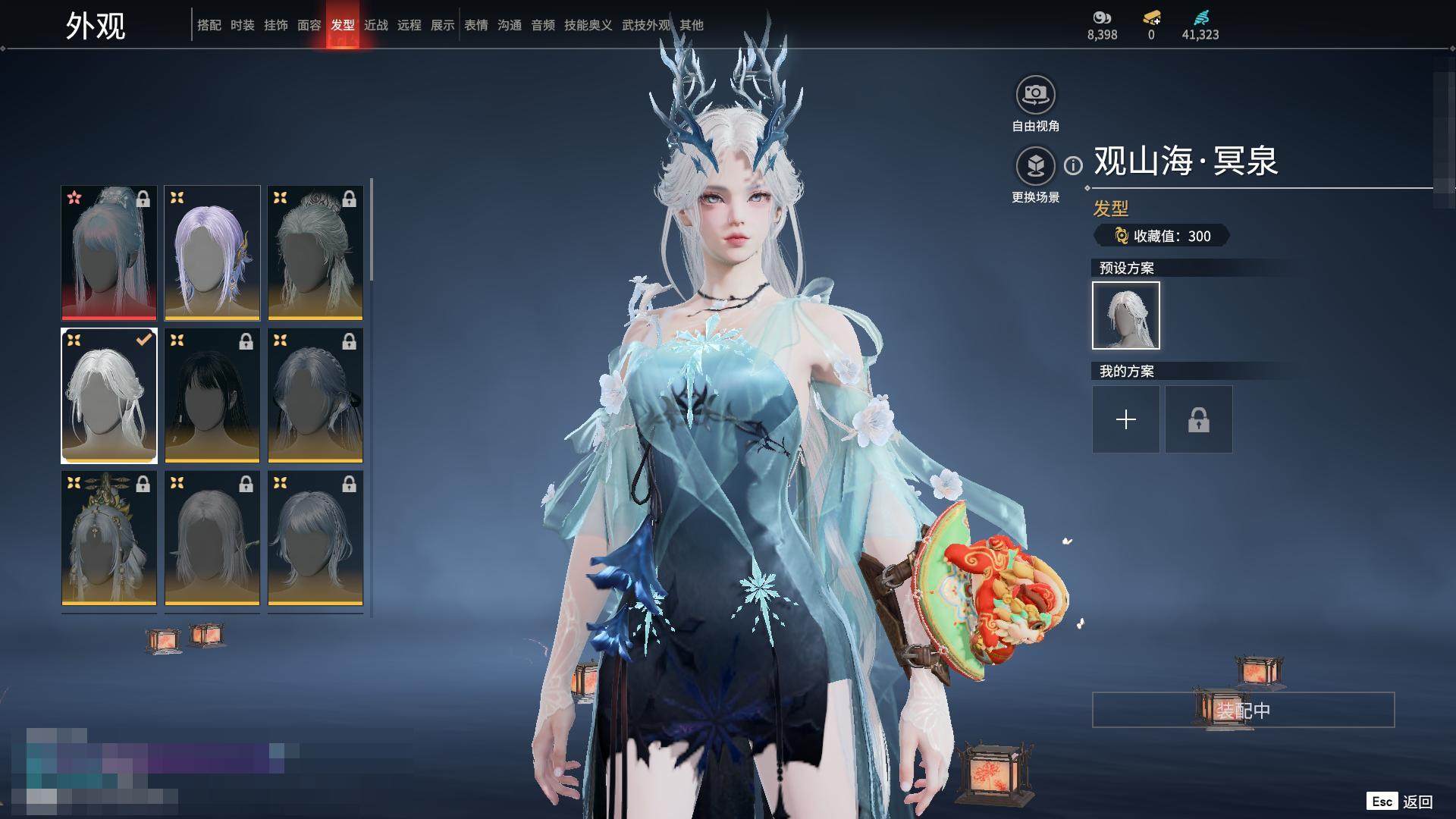Switch to the 搭配 tab
Viewport: 1456px width, 819px height.
(209, 25)
